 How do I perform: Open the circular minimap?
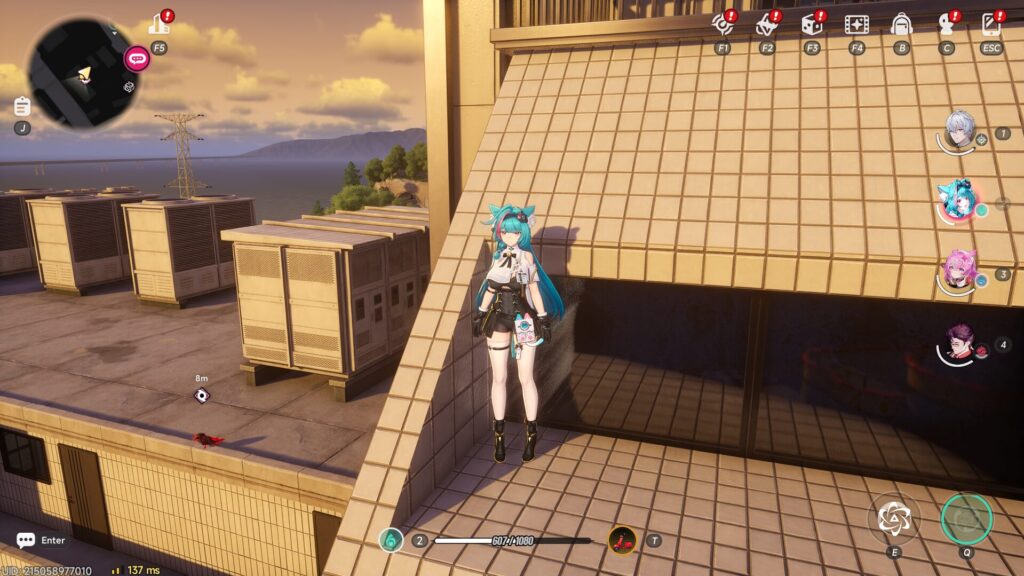[81, 71]
